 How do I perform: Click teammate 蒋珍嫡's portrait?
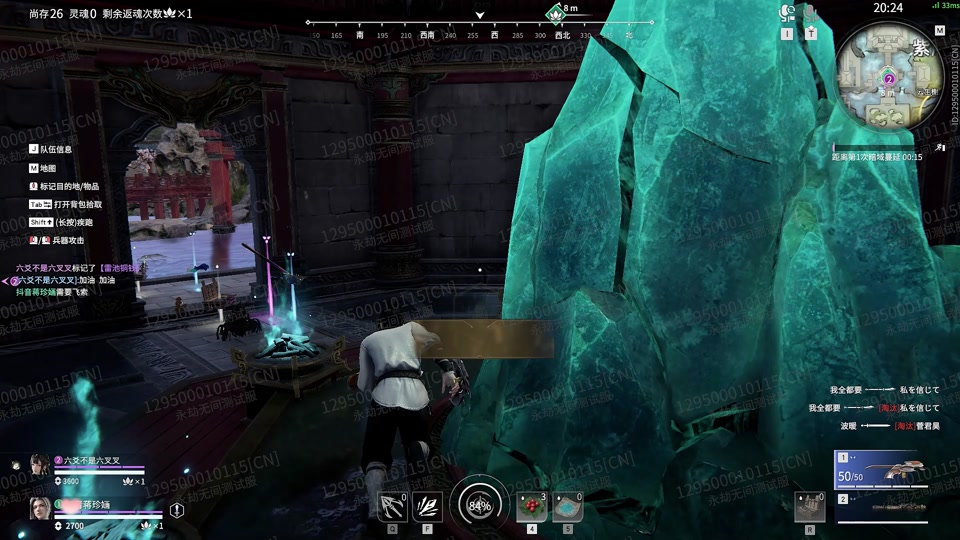pyautogui.click(x=39, y=508)
